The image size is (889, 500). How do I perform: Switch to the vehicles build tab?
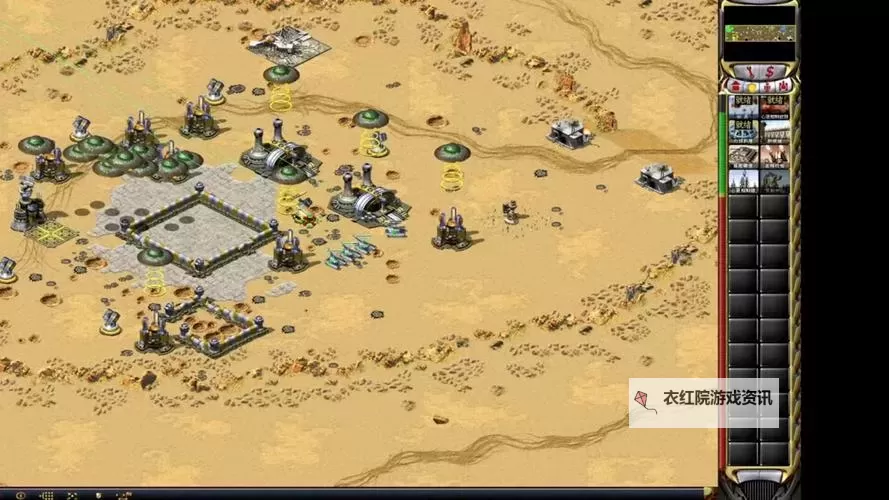[781, 87]
